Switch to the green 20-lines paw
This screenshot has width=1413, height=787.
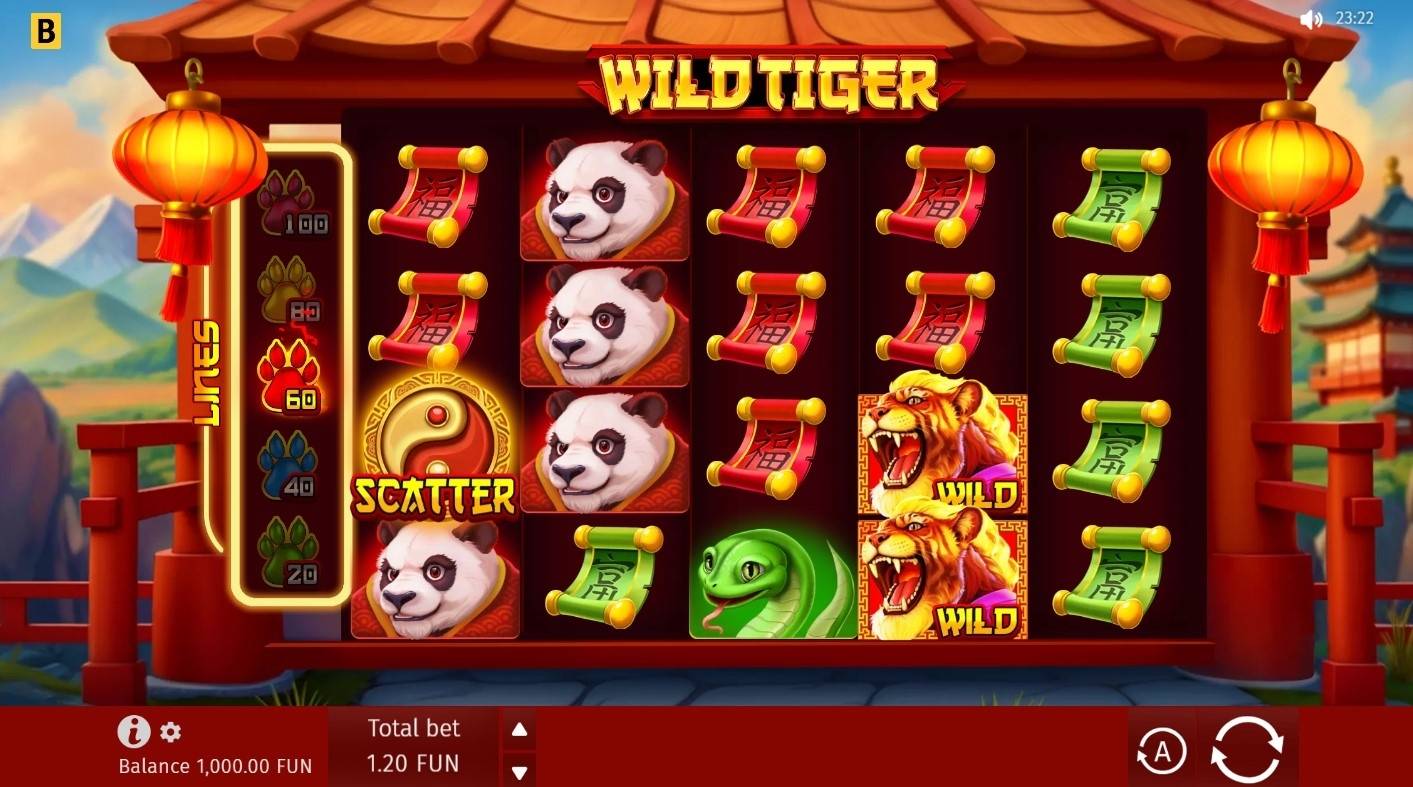(293, 548)
